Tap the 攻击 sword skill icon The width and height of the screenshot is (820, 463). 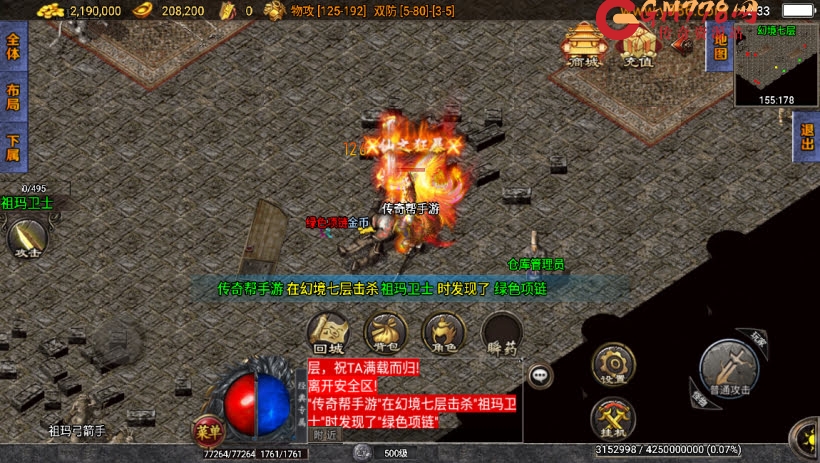click(27, 238)
